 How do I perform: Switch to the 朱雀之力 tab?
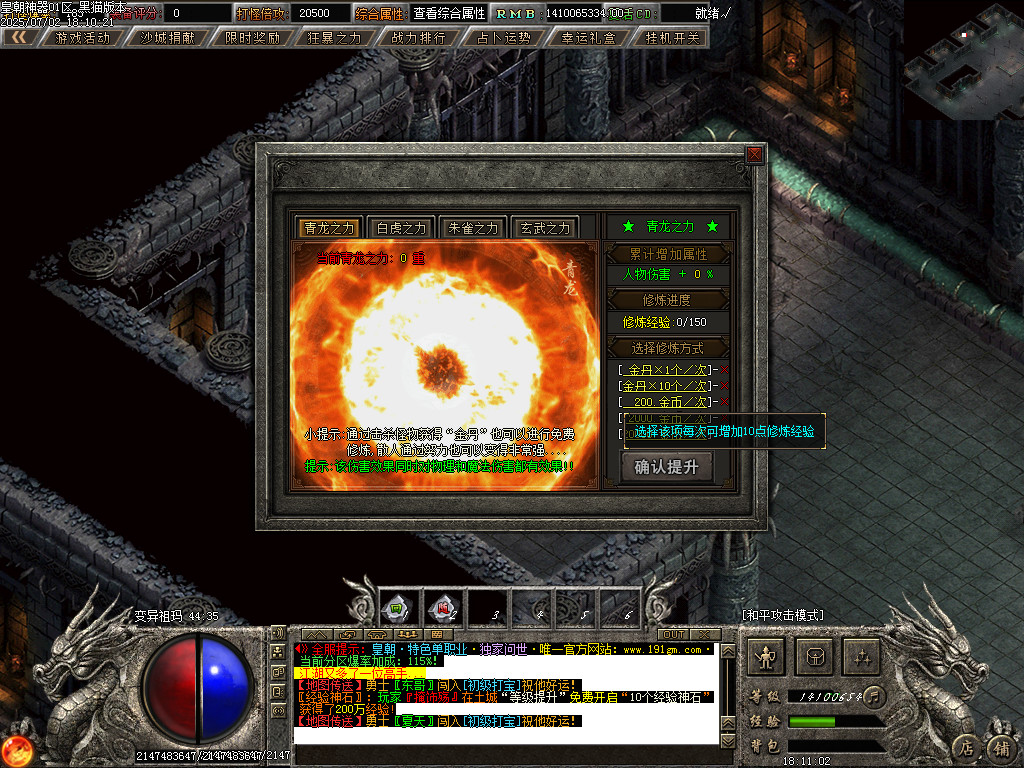point(473,228)
